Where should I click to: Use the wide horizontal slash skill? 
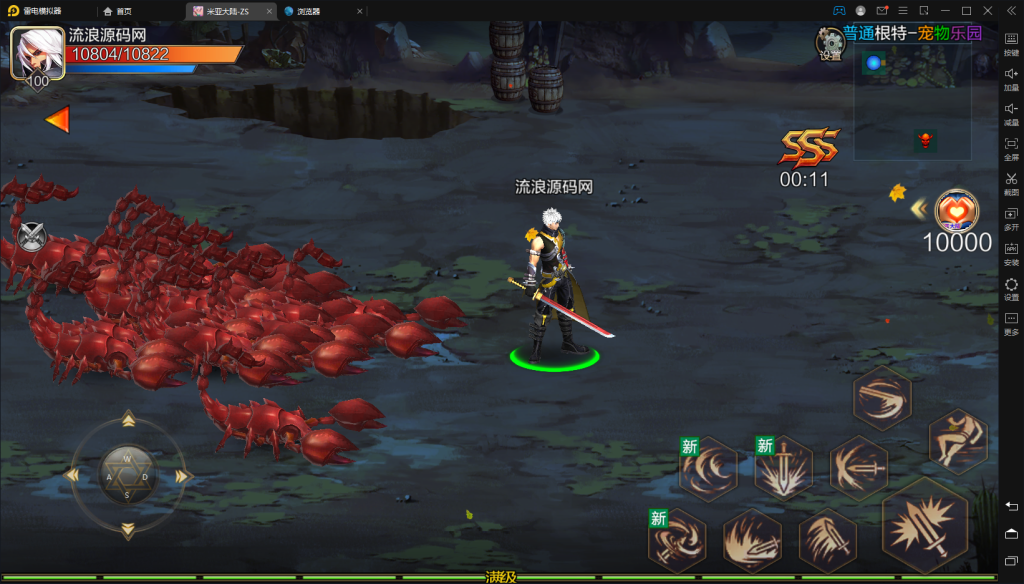882,397
